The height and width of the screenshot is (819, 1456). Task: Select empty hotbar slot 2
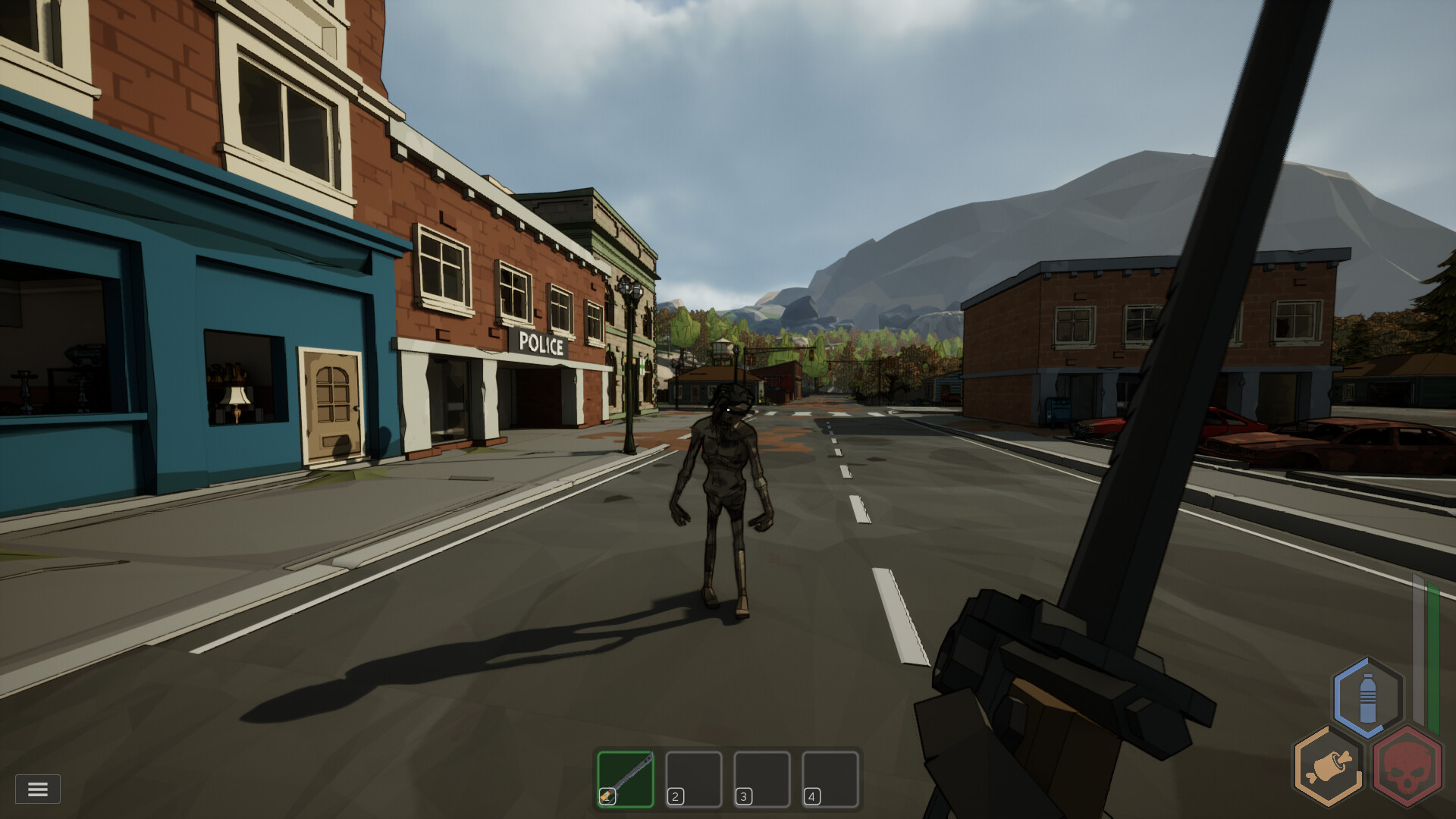pyautogui.click(x=695, y=778)
